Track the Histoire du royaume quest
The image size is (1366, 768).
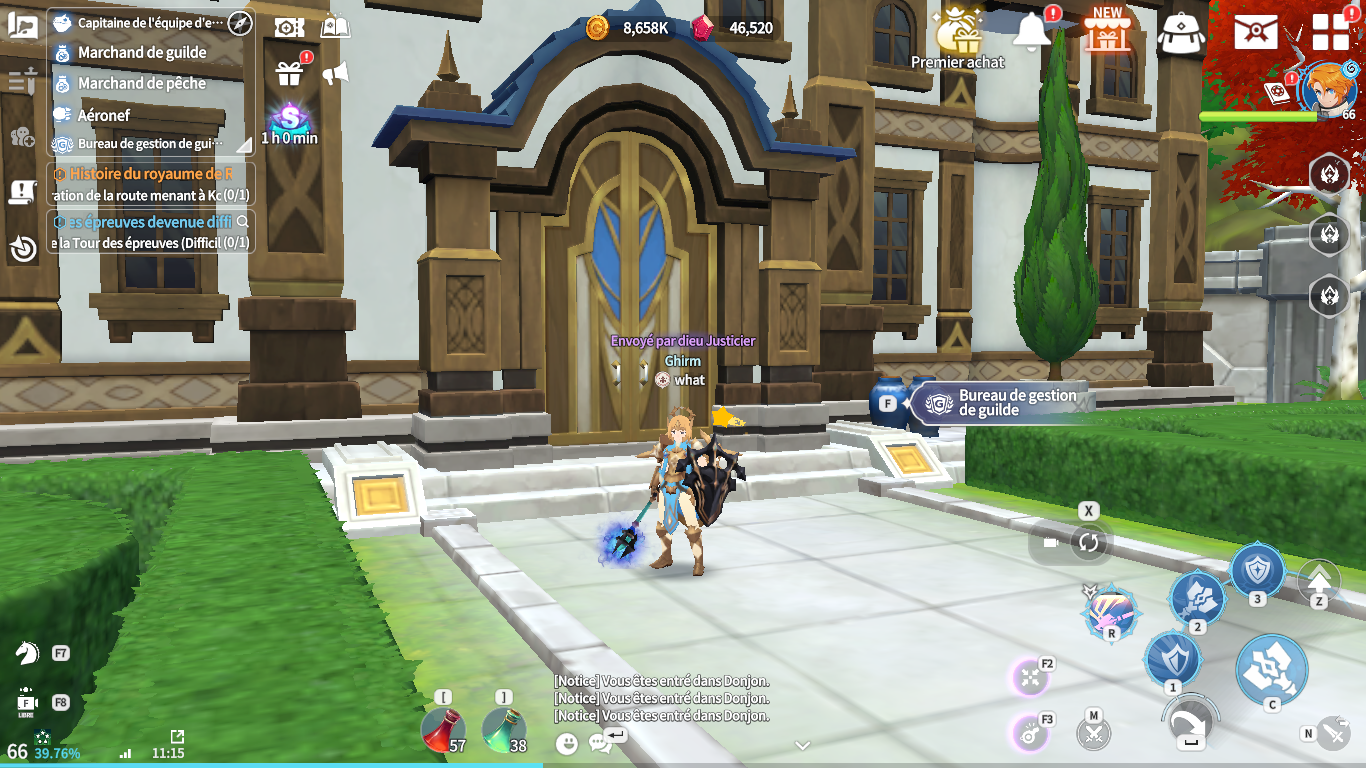click(x=150, y=174)
